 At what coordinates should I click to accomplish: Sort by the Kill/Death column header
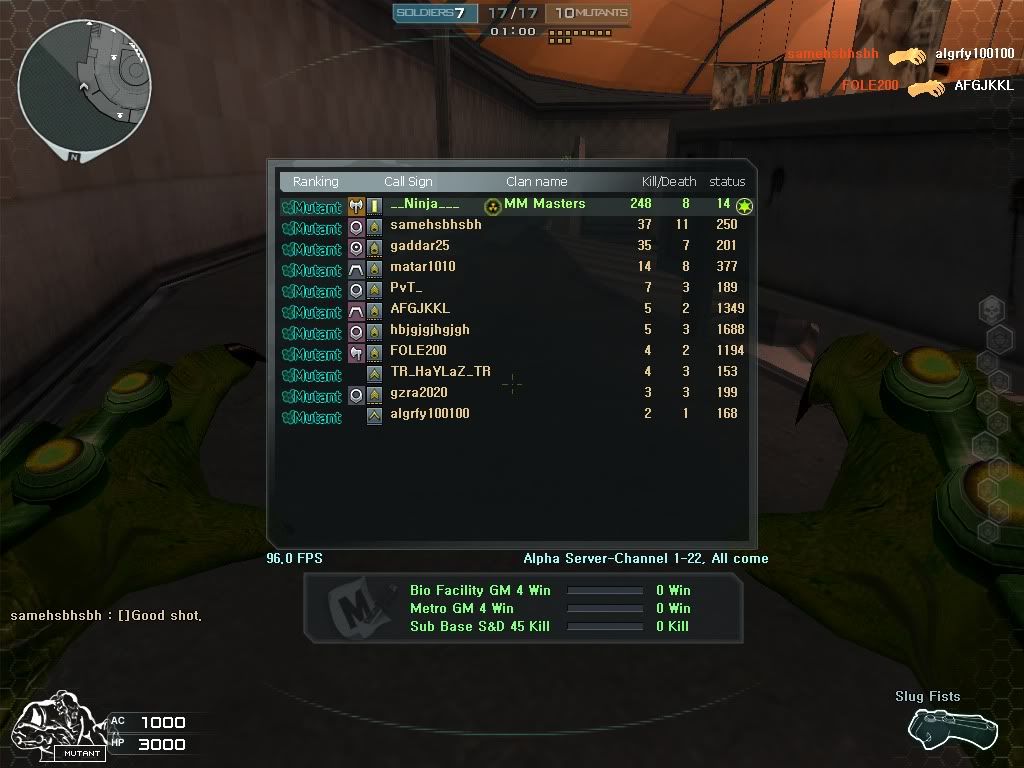[669, 182]
